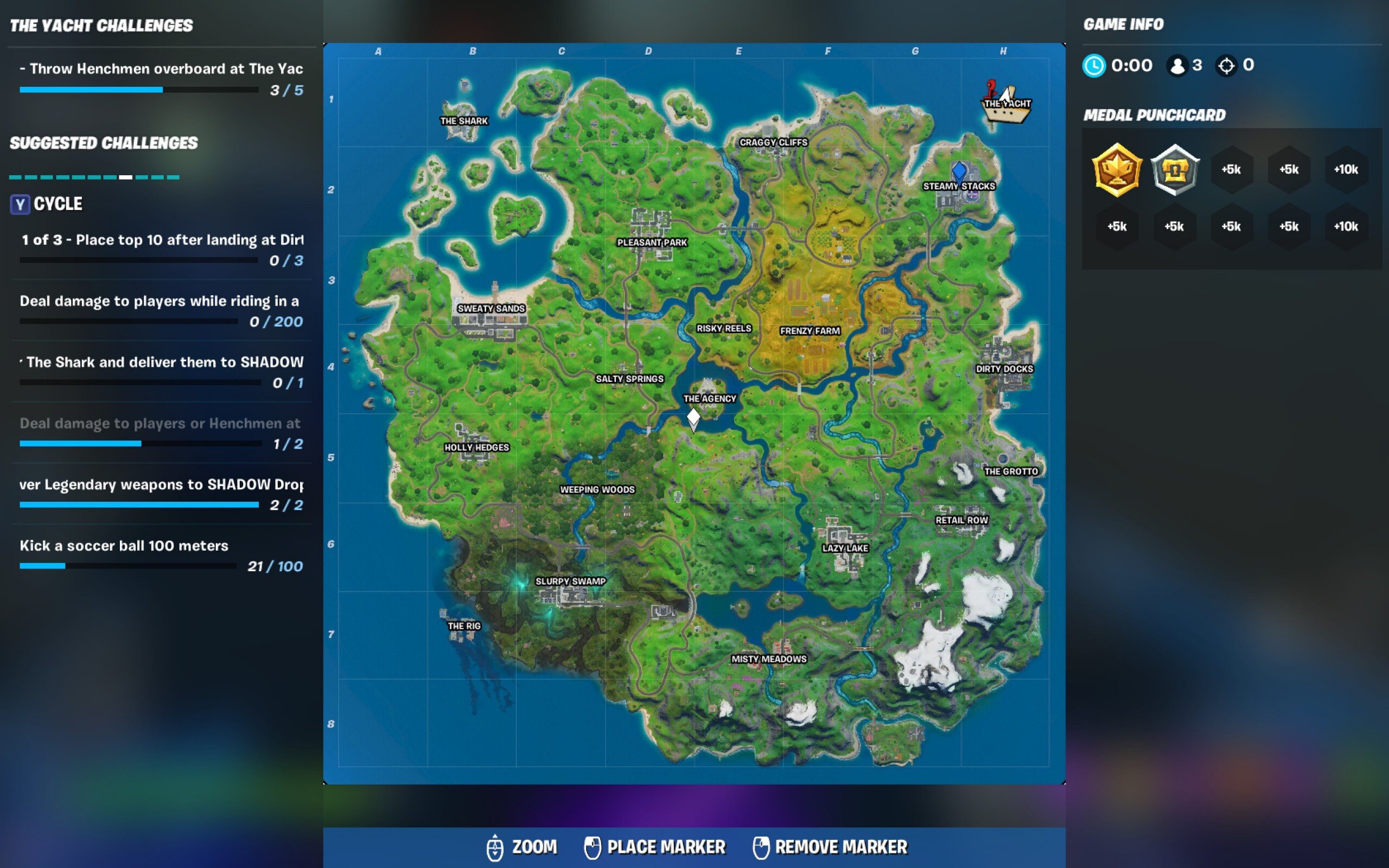Select the deal damage while riding challenge
The width and height of the screenshot is (1389, 868).
tap(161, 310)
